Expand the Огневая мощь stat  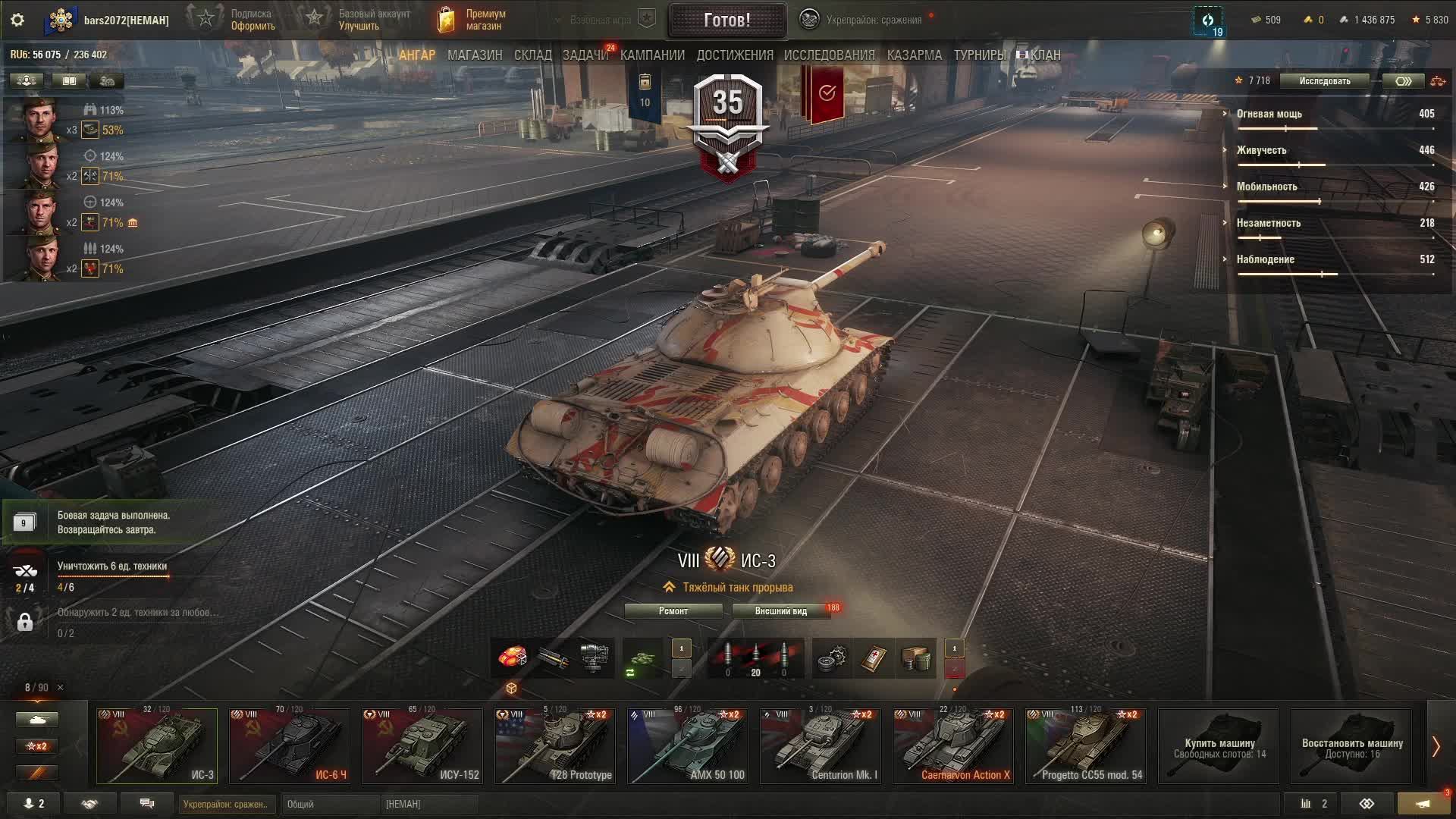click(1269, 114)
